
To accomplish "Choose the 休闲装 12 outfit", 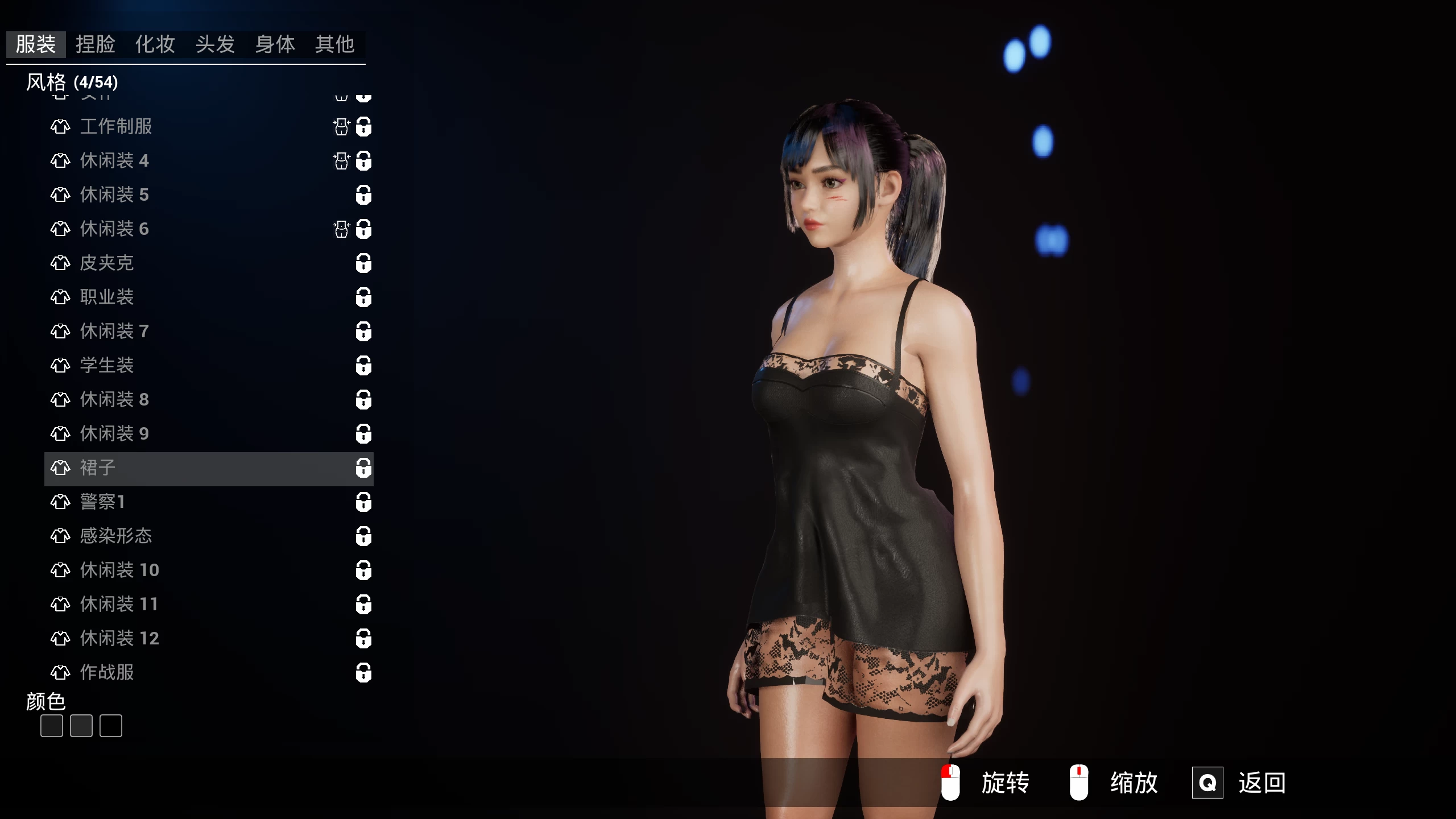I will [119, 638].
